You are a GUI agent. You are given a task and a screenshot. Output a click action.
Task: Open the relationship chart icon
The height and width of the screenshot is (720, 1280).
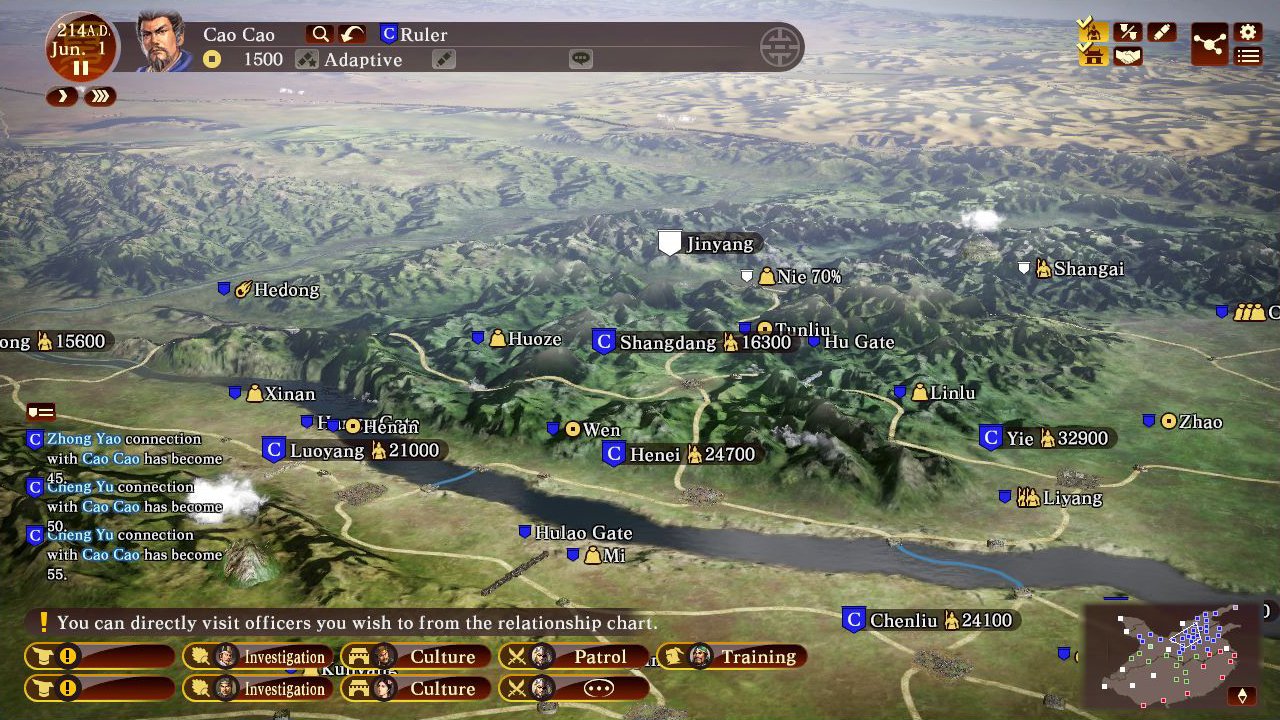click(x=1209, y=44)
